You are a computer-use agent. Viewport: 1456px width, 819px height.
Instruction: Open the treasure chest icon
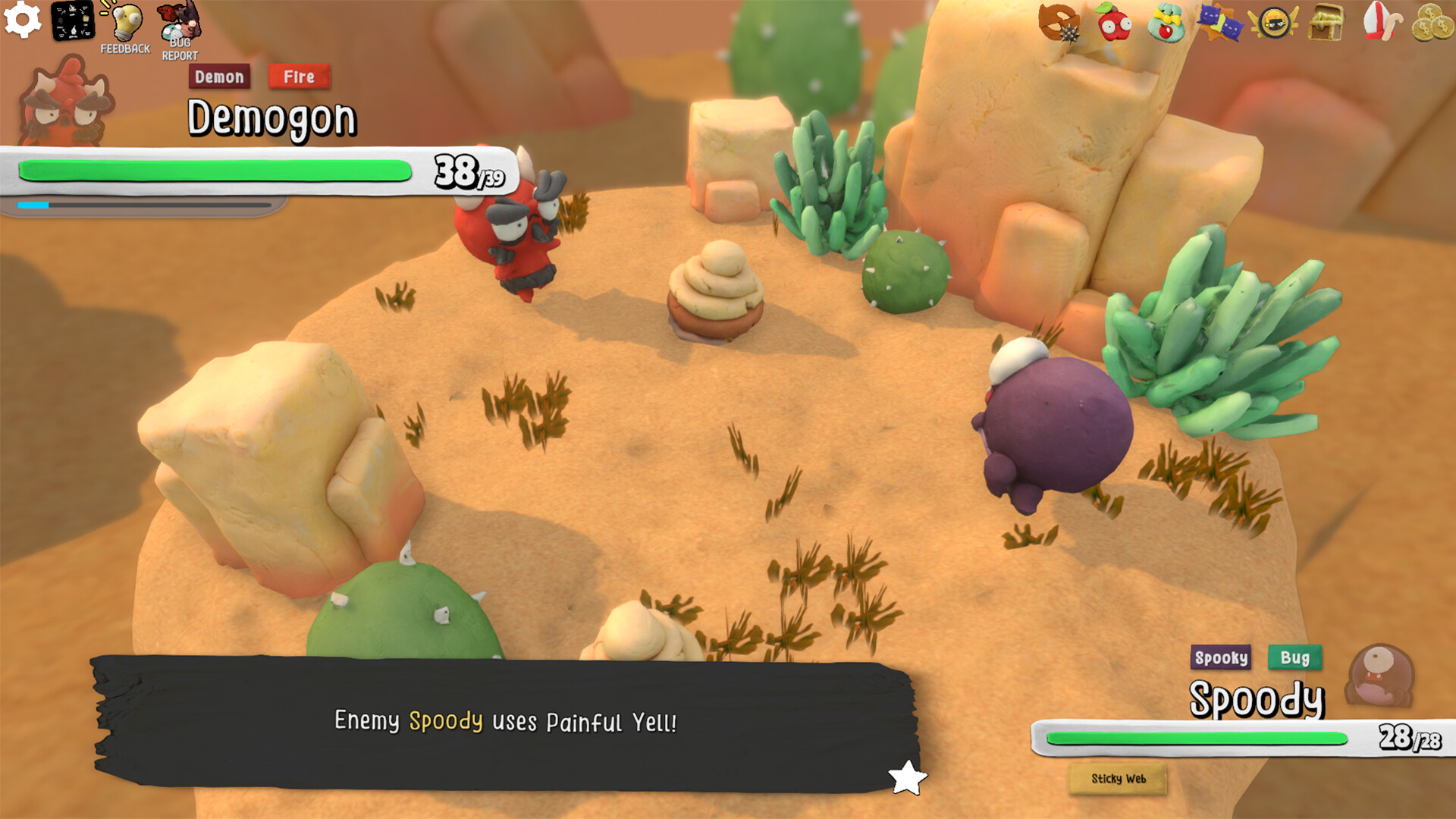click(1326, 23)
